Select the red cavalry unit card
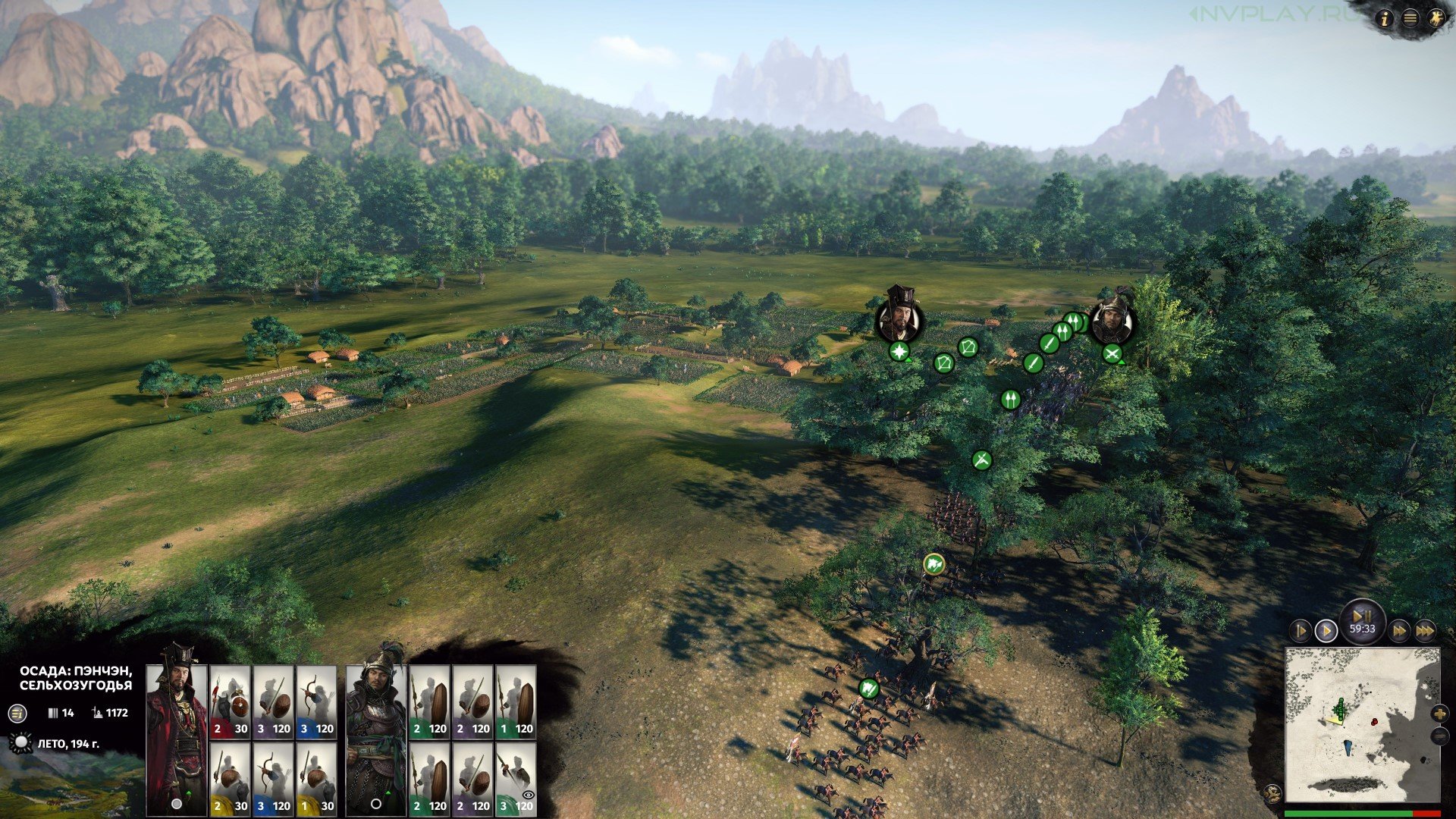This screenshot has height=819, width=1456. coord(229,701)
